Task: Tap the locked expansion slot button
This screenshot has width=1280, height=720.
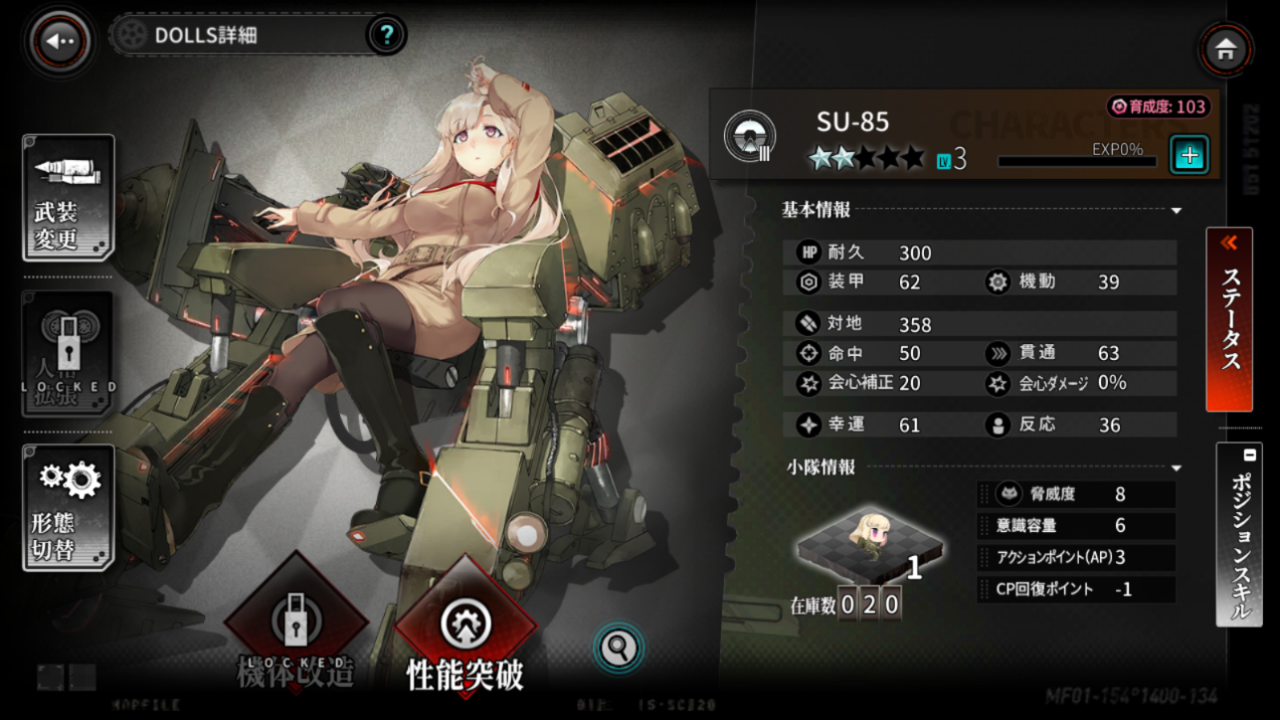Action: [68, 353]
